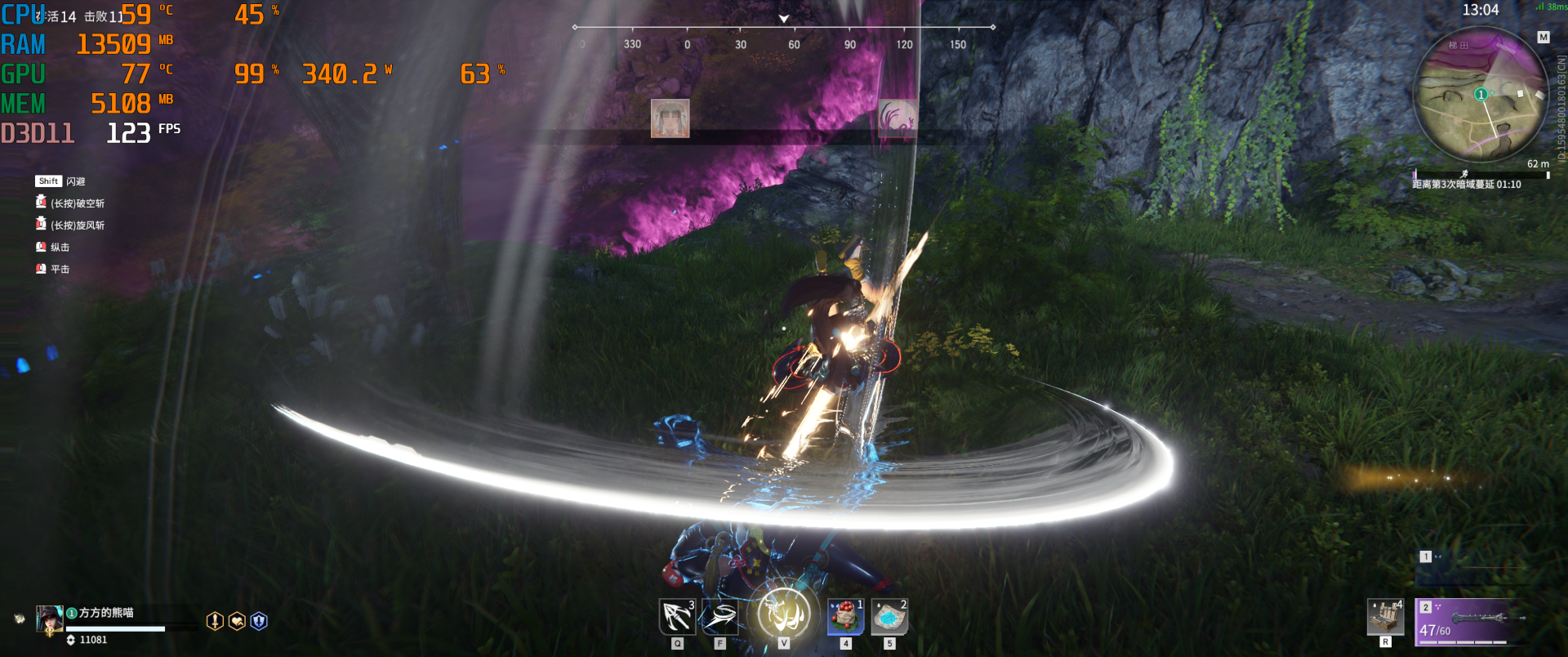Select the gold heart hexagon buff icon

(237, 621)
